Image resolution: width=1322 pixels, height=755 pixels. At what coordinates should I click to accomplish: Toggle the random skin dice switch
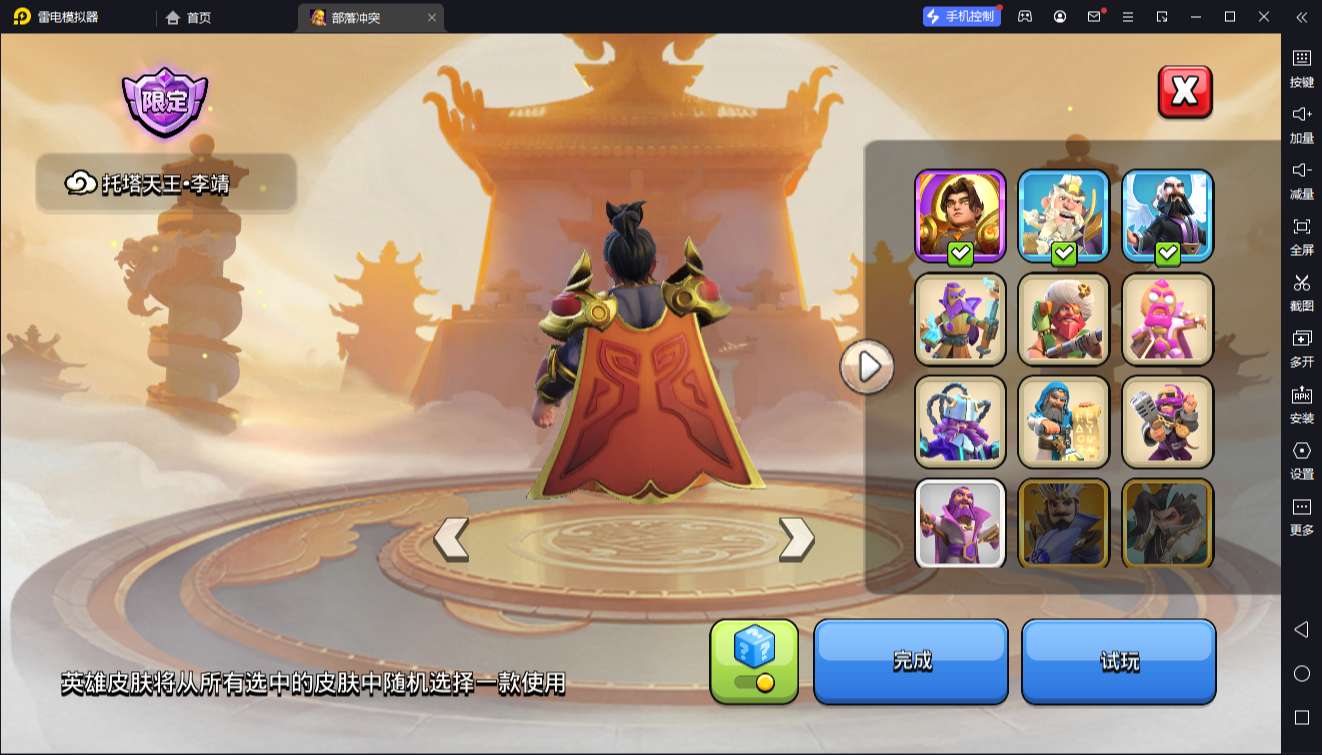coord(754,661)
